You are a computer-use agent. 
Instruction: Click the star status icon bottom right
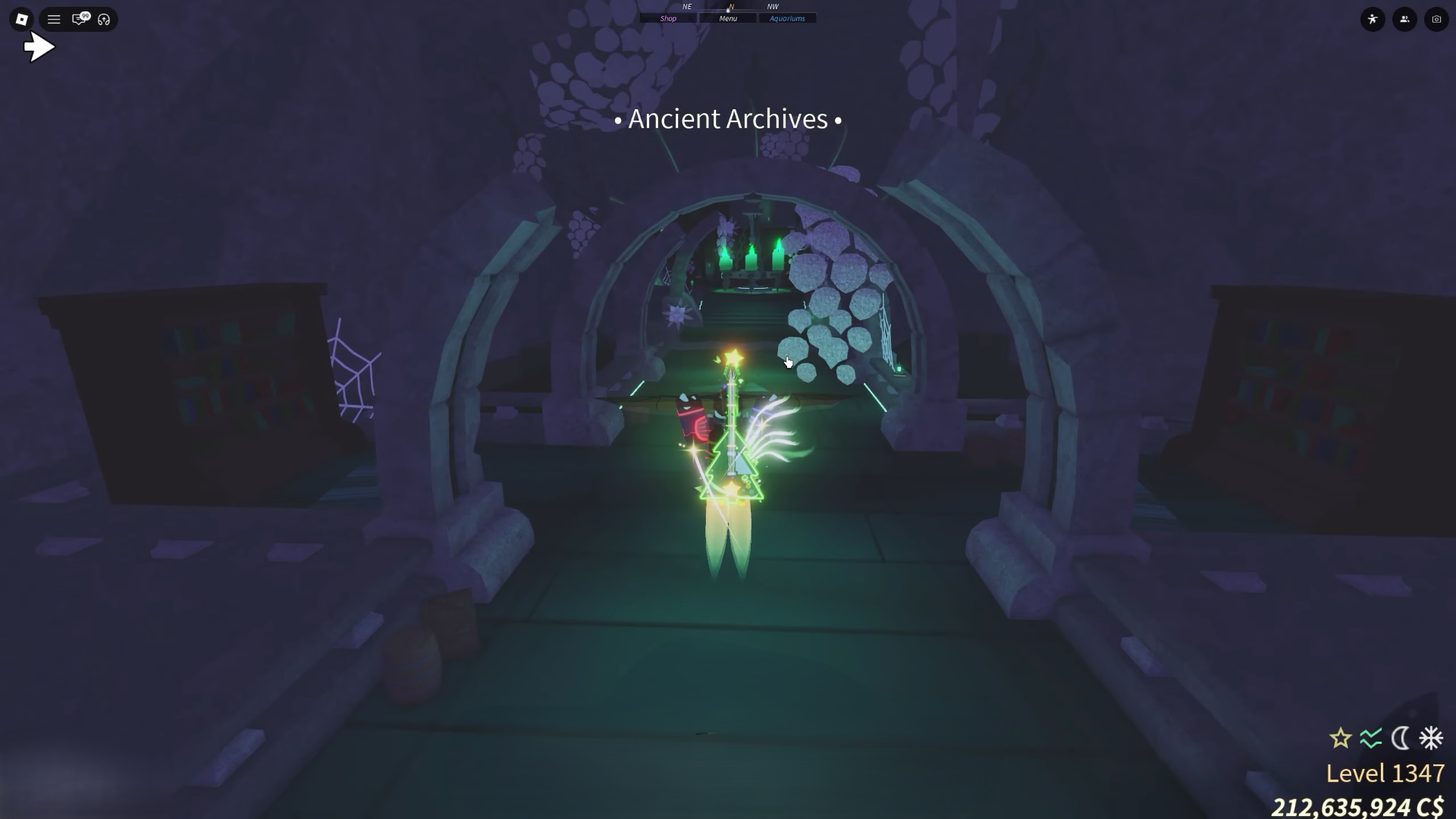click(x=1341, y=738)
